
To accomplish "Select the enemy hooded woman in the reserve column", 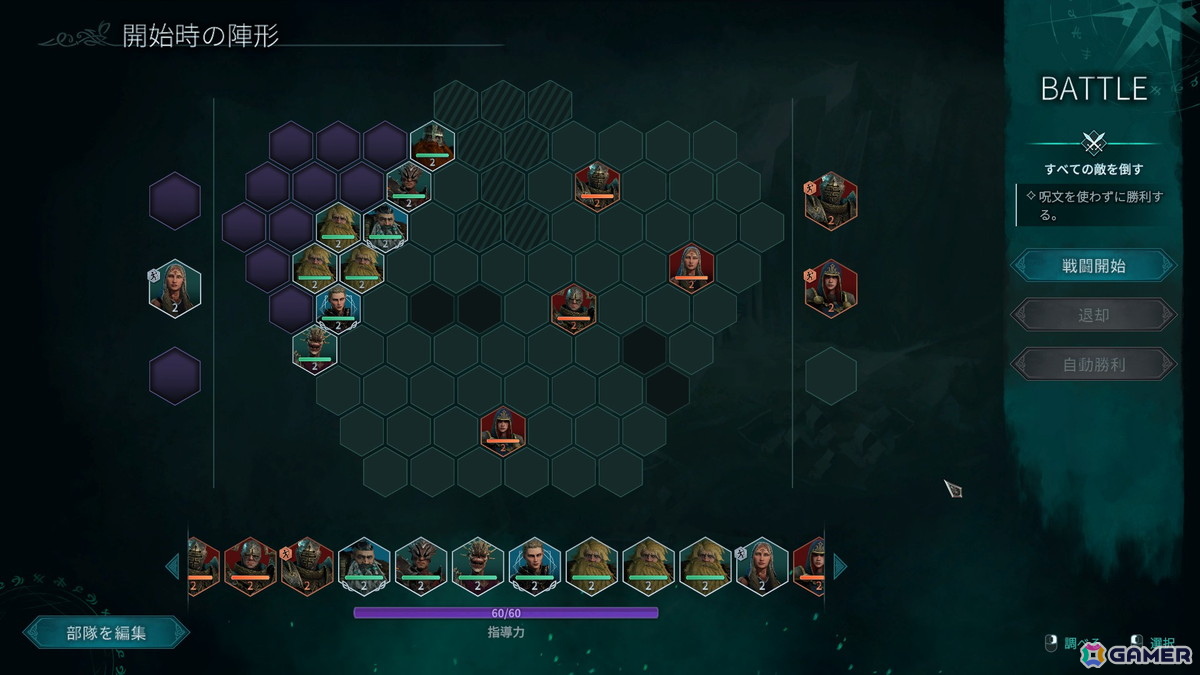I will point(831,288).
